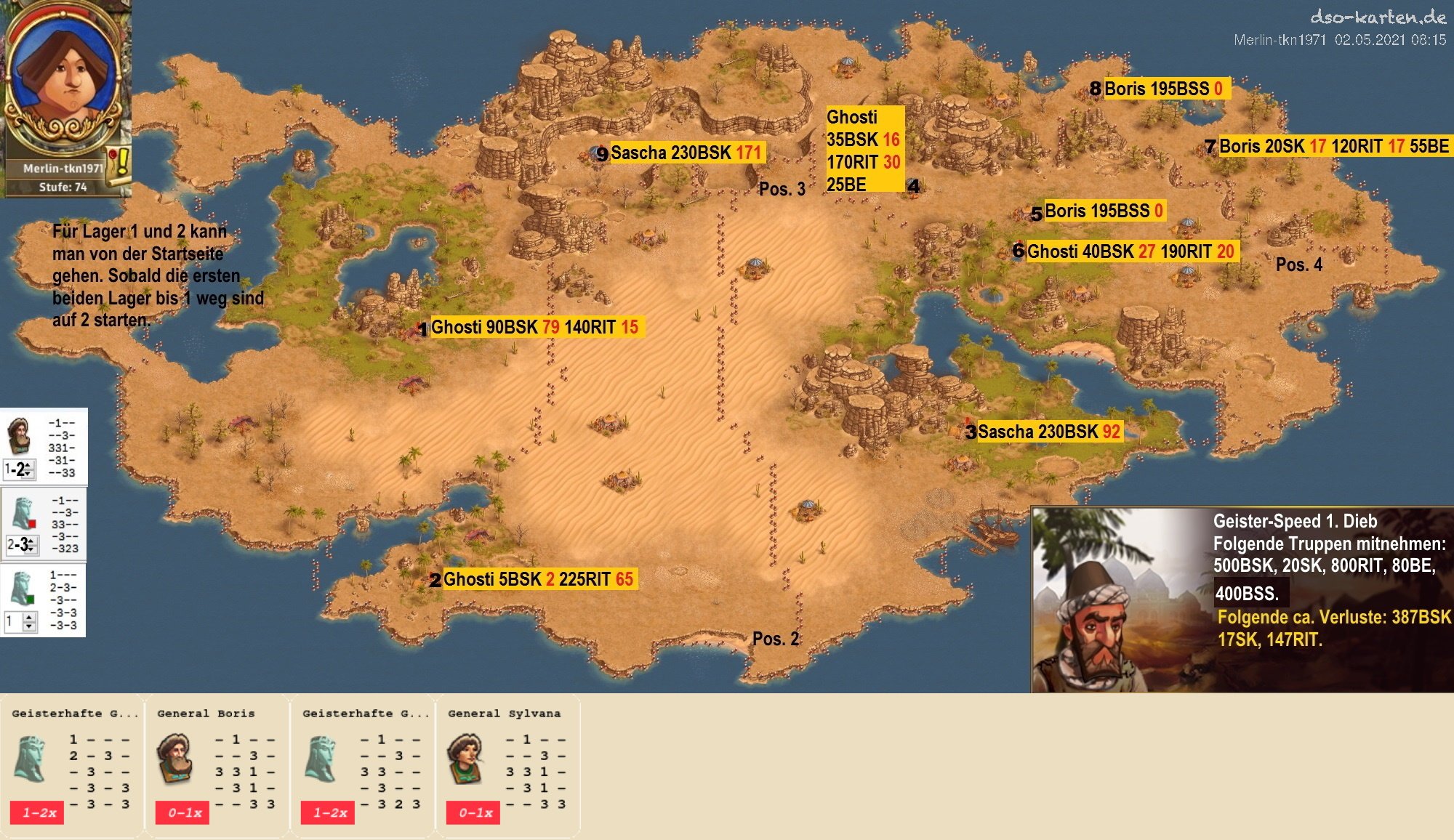Increase the stepper showing value 1

point(30,617)
